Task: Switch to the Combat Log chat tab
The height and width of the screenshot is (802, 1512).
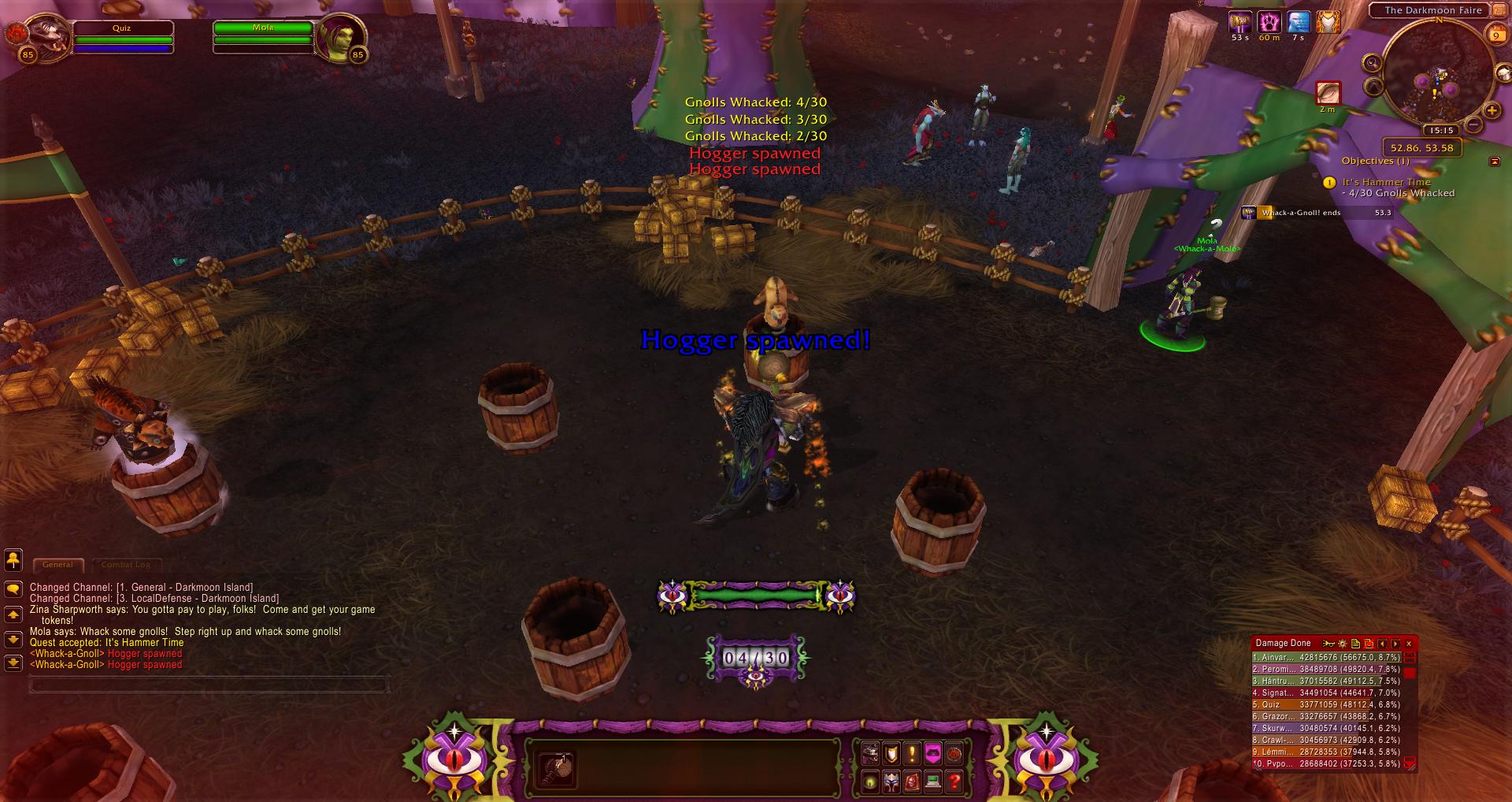Action: tap(126, 564)
